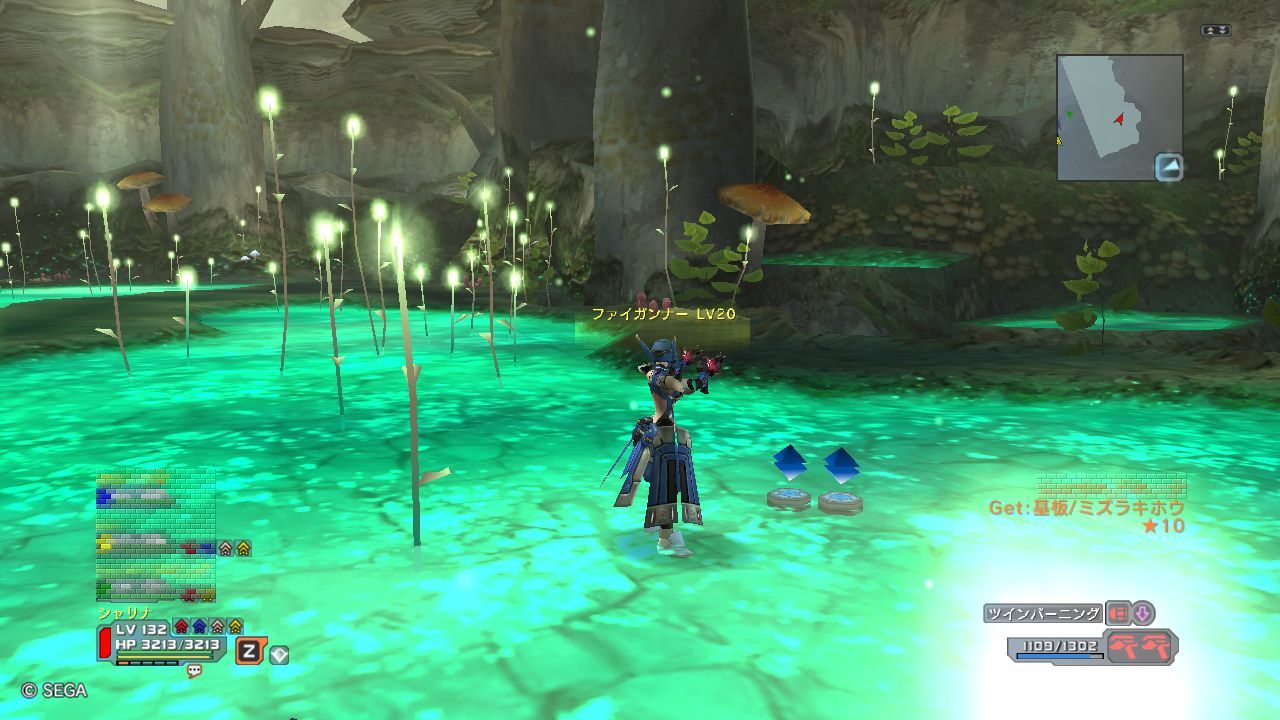
Task: Open the party member brick-pattern panel
Action: tap(156, 536)
